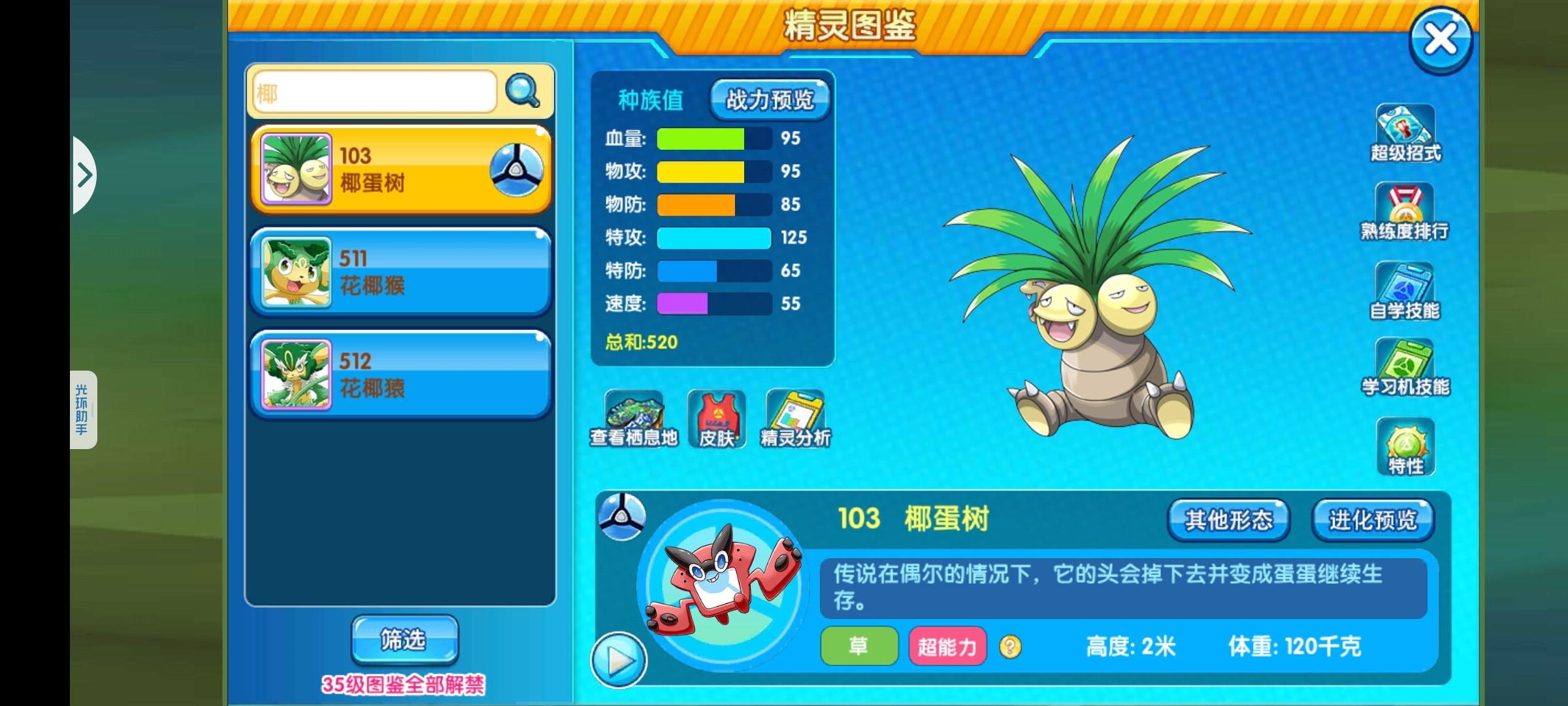Select the 512 花椰猿 entry
This screenshot has width=1568, height=706.
400,375
